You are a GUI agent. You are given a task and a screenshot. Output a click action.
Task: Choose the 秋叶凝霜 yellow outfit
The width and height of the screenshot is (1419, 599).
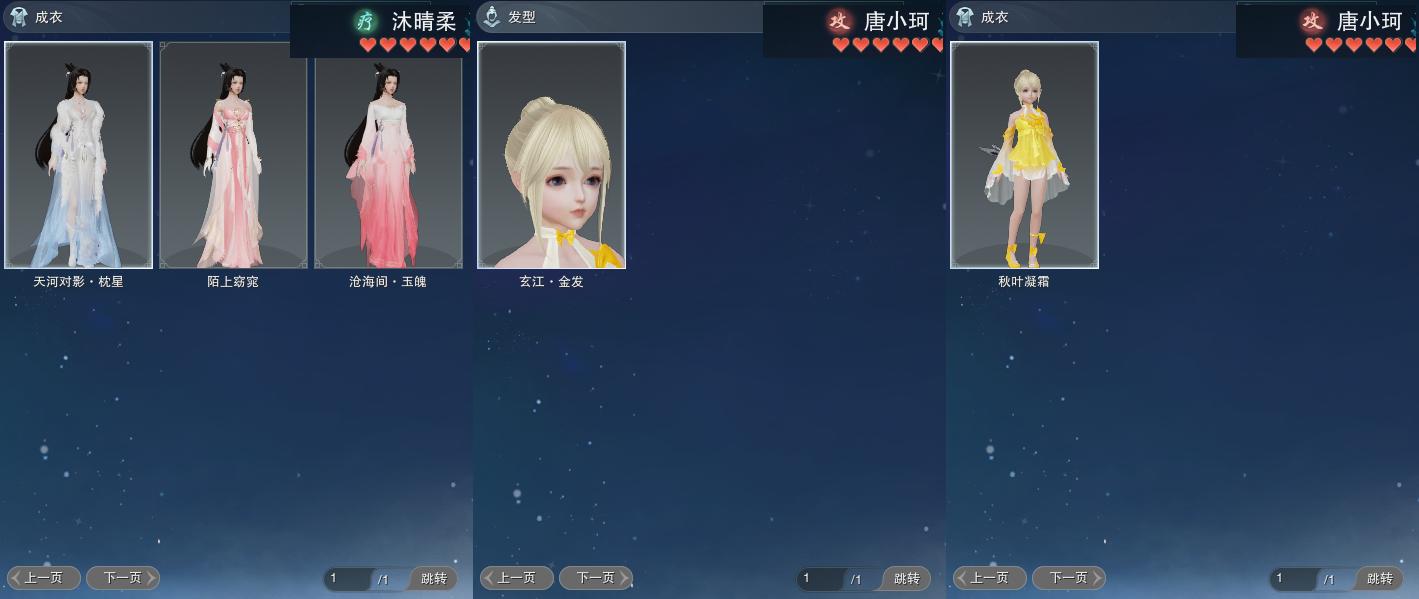click(1024, 155)
